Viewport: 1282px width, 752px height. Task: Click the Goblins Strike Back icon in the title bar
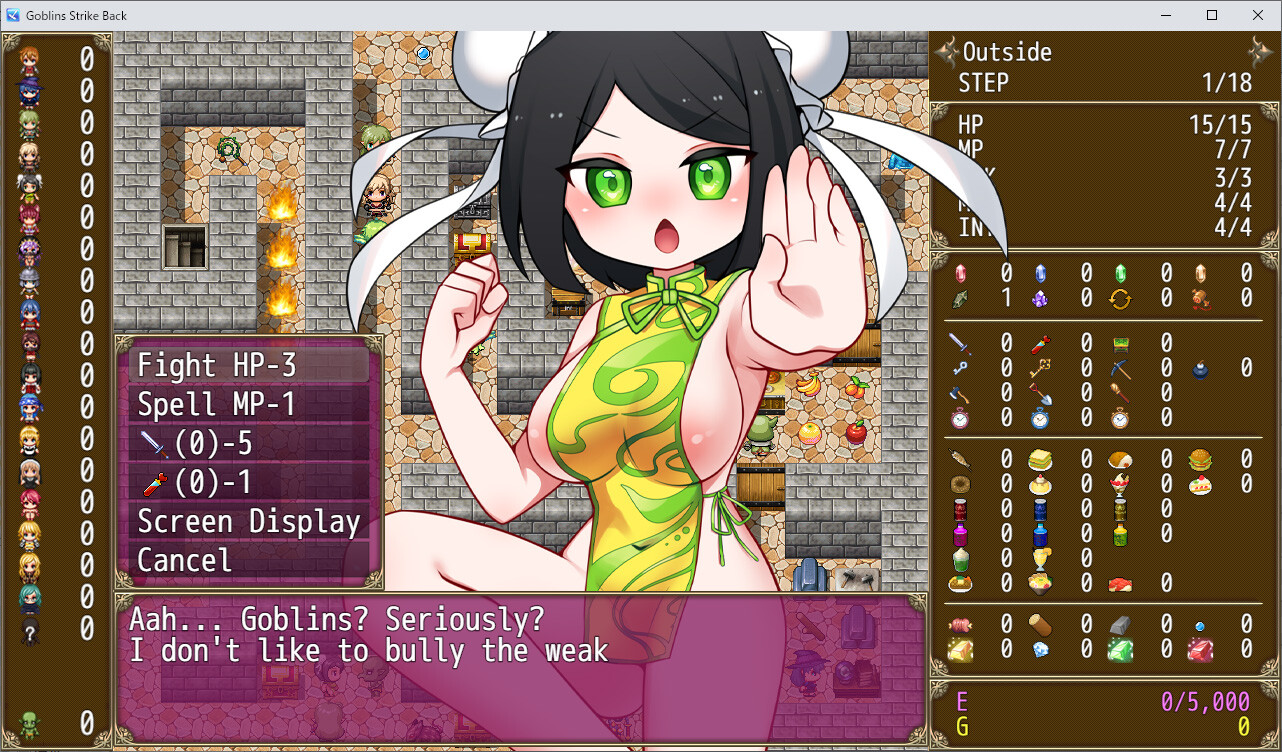pyautogui.click(x=11, y=15)
